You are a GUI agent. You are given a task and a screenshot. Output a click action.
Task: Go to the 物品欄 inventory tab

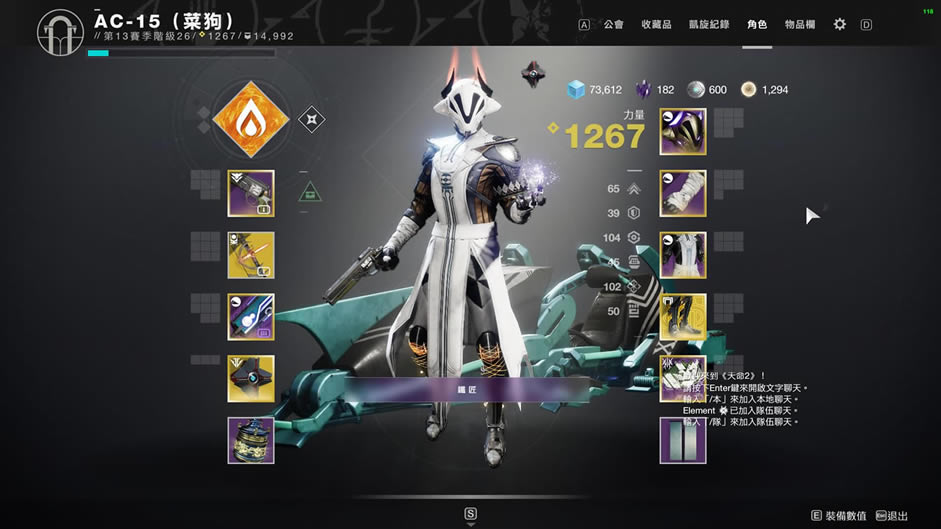pyautogui.click(x=800, y=24)
